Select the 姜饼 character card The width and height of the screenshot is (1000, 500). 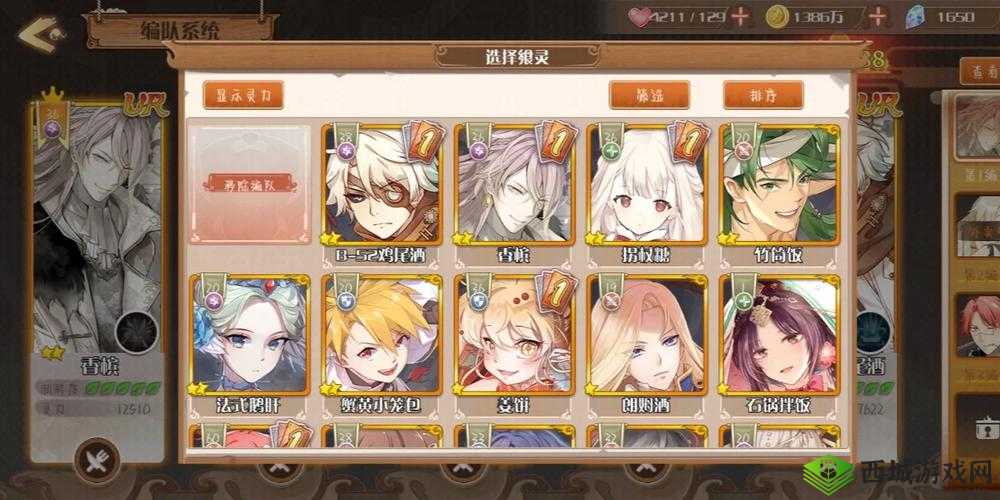coord(514,338)
